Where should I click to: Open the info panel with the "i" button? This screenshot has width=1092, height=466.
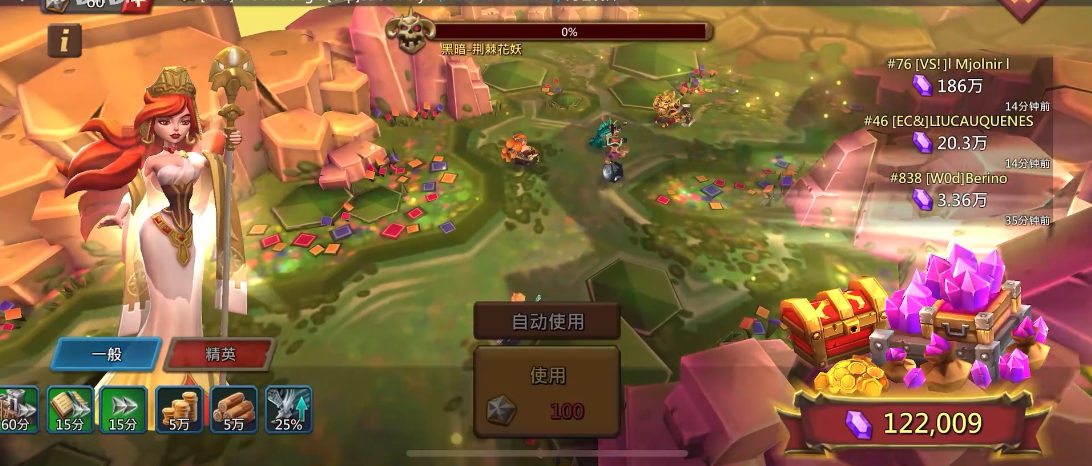[x=64, y=40]
